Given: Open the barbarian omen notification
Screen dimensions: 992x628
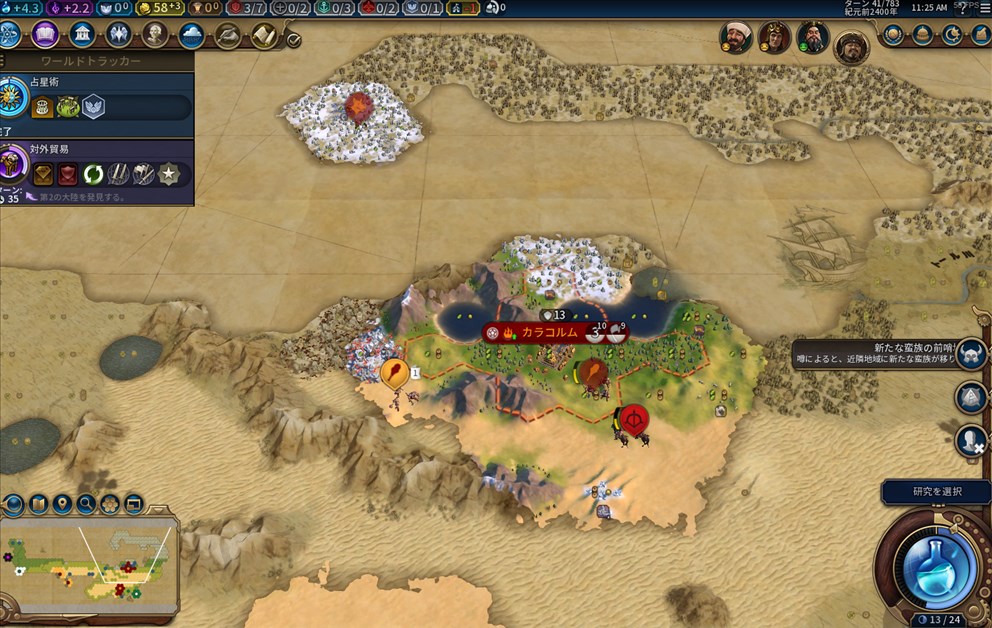Looking at the screenshot, I should 971,353.
